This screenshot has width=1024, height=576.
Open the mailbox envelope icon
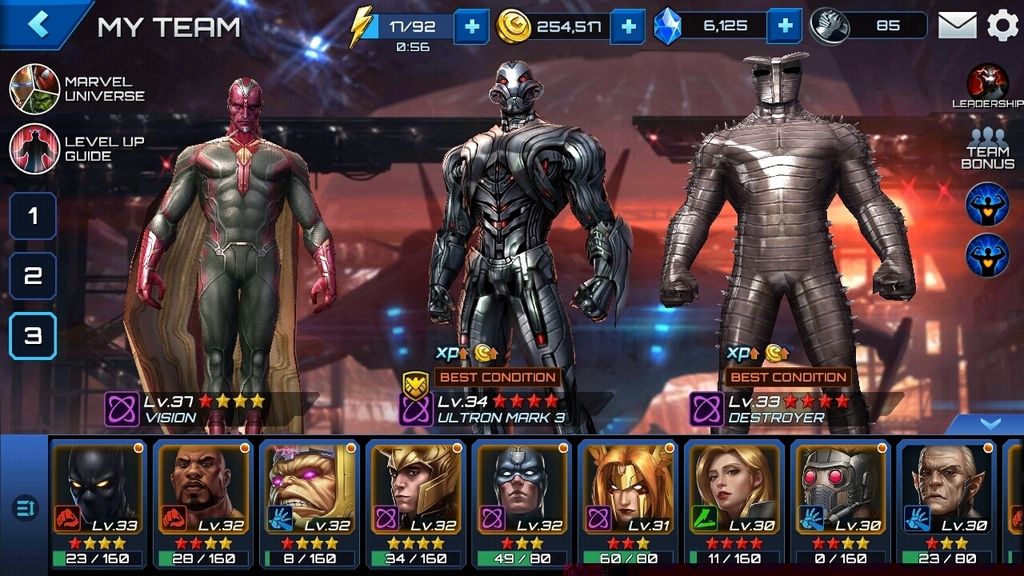point(957,25)
